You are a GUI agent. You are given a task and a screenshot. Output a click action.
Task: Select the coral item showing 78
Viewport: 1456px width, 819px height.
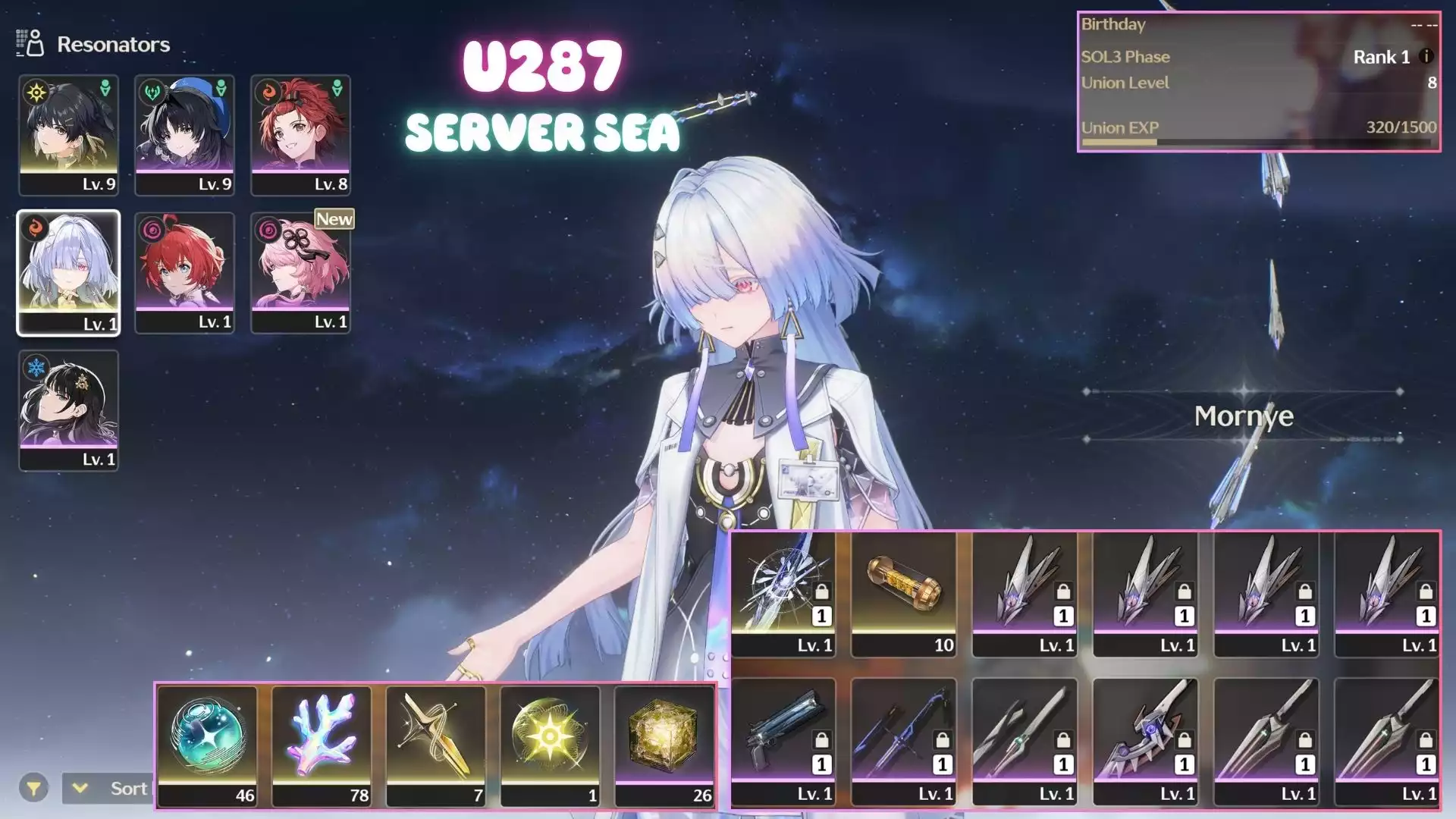[322, 745]
